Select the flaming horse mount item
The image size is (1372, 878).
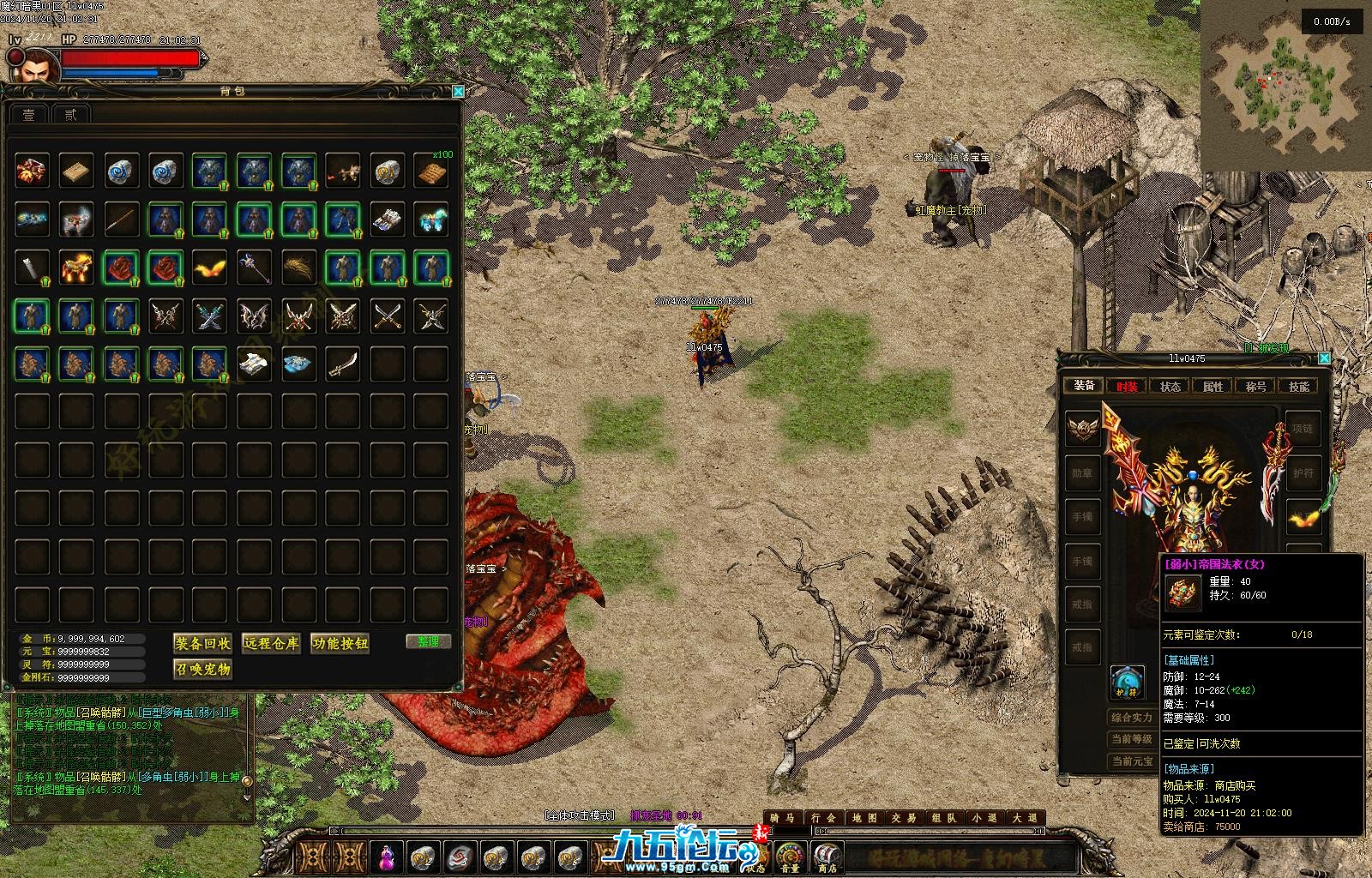[77, 268]
